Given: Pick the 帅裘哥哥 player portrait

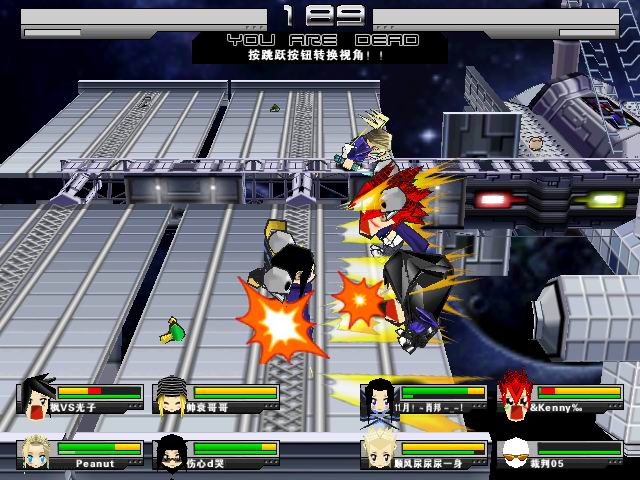Looking at the screenshot, I should [171, 396].
